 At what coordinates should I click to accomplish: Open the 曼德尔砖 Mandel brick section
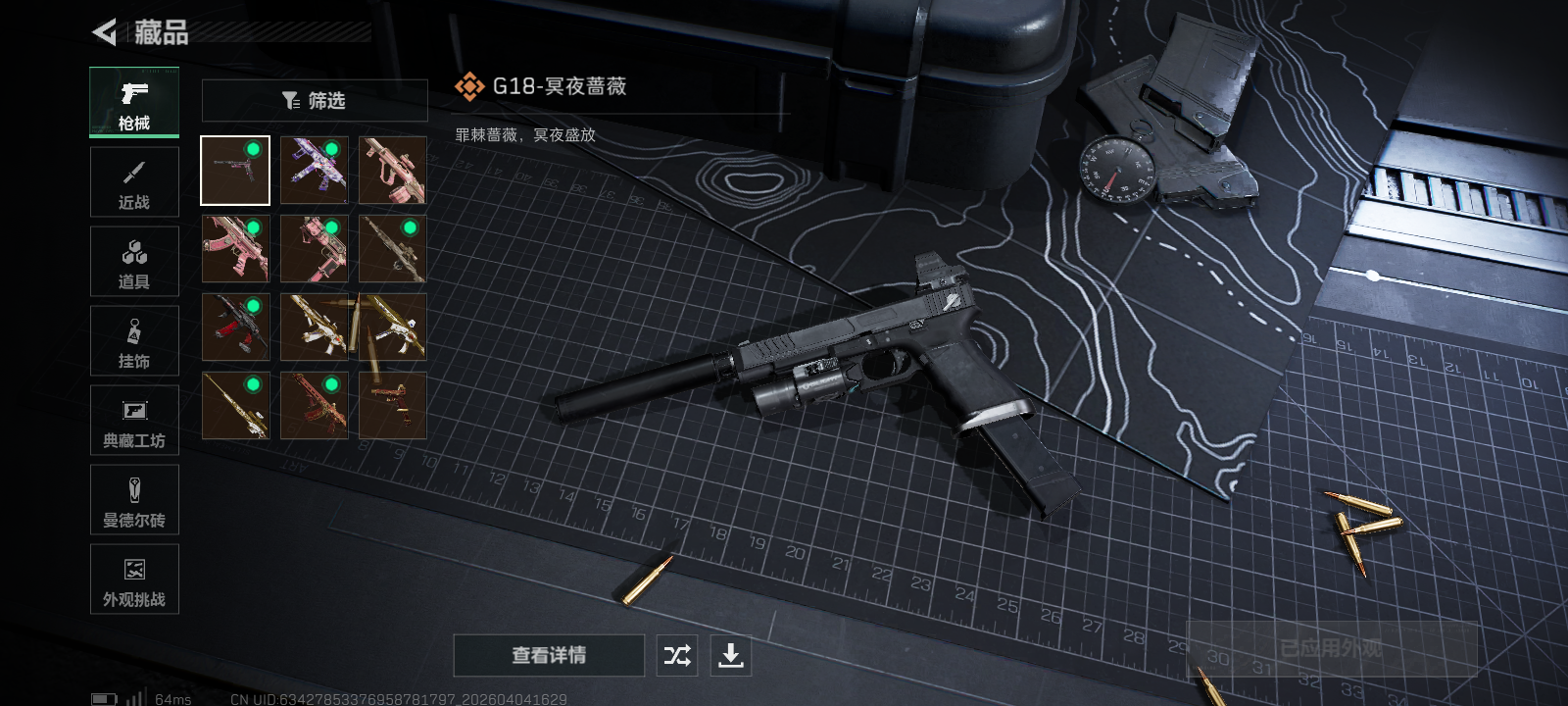134,500
